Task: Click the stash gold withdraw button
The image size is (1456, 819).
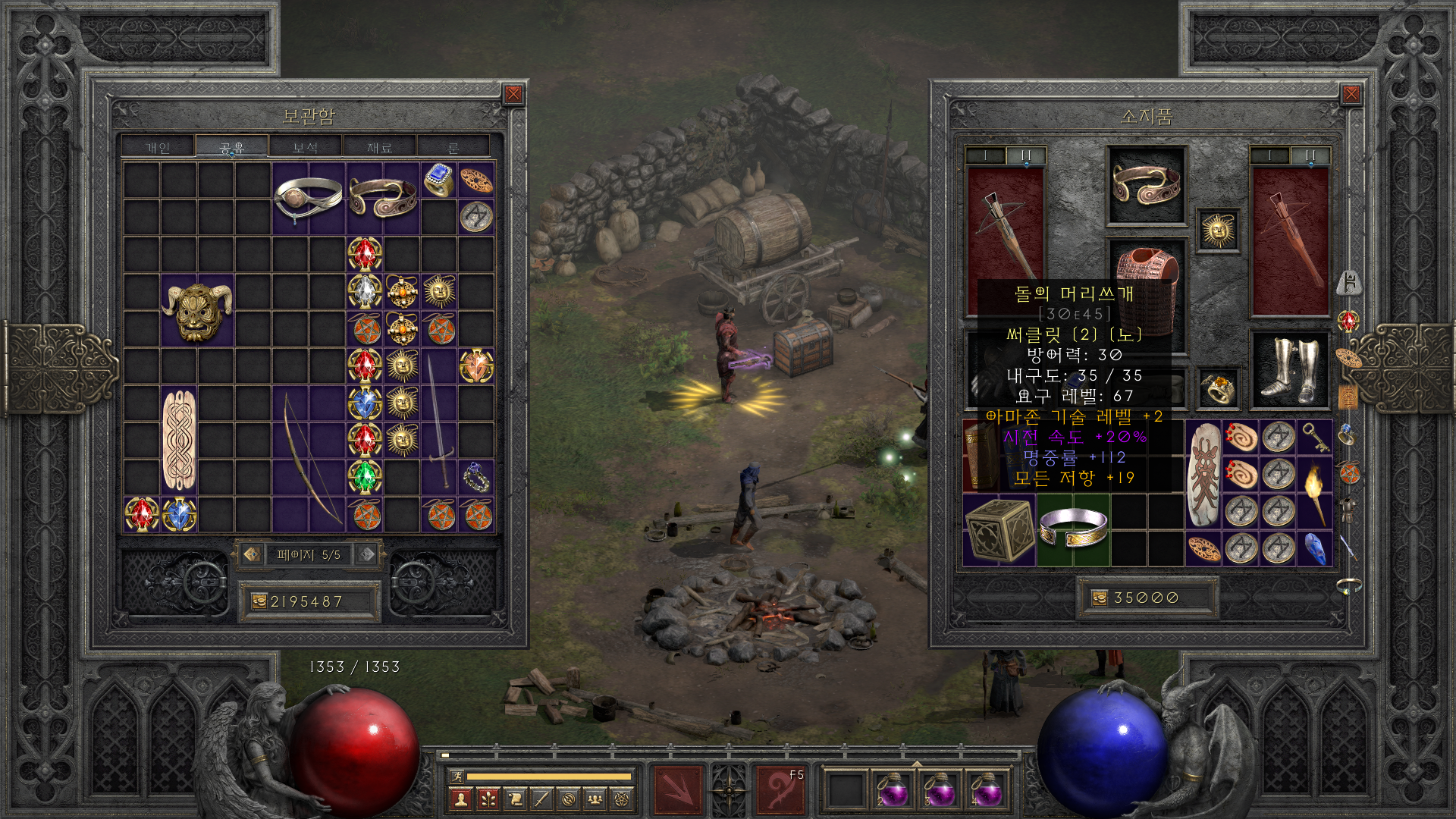Action: pyautogui.click(x=259, y=601)
